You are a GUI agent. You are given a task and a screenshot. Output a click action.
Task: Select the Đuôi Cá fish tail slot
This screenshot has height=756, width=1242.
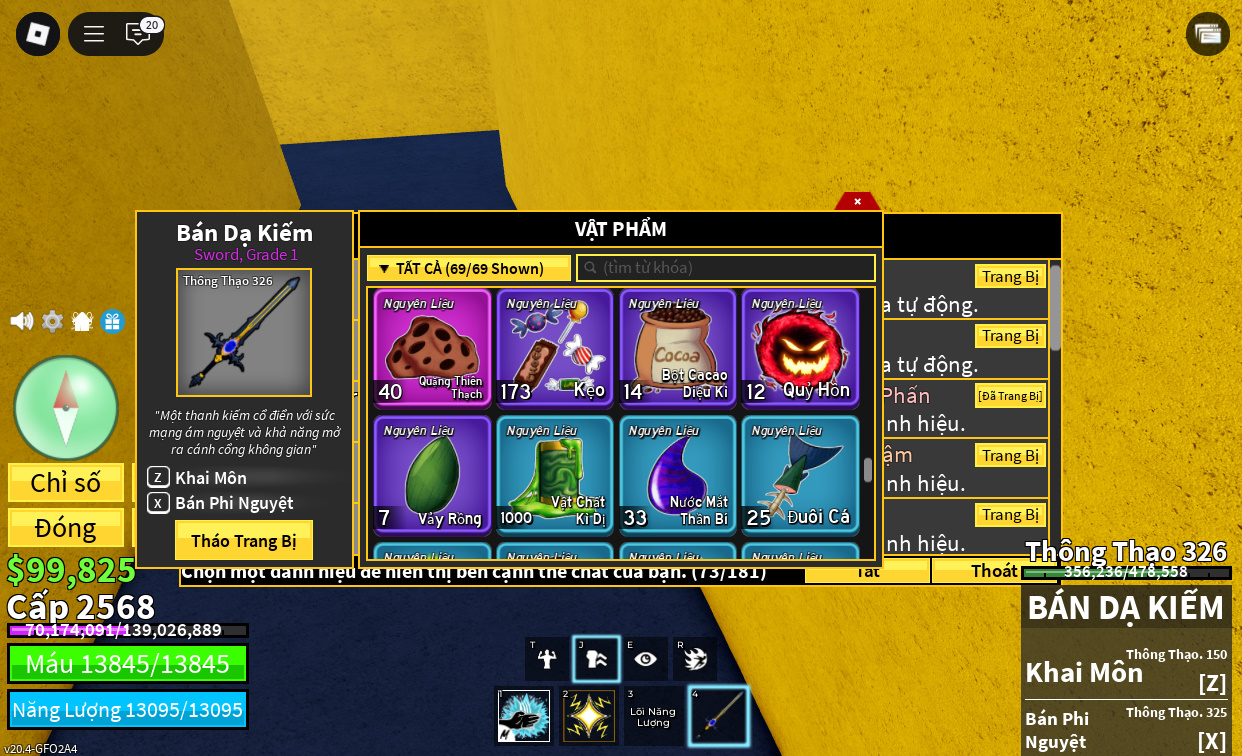(800, 474)
